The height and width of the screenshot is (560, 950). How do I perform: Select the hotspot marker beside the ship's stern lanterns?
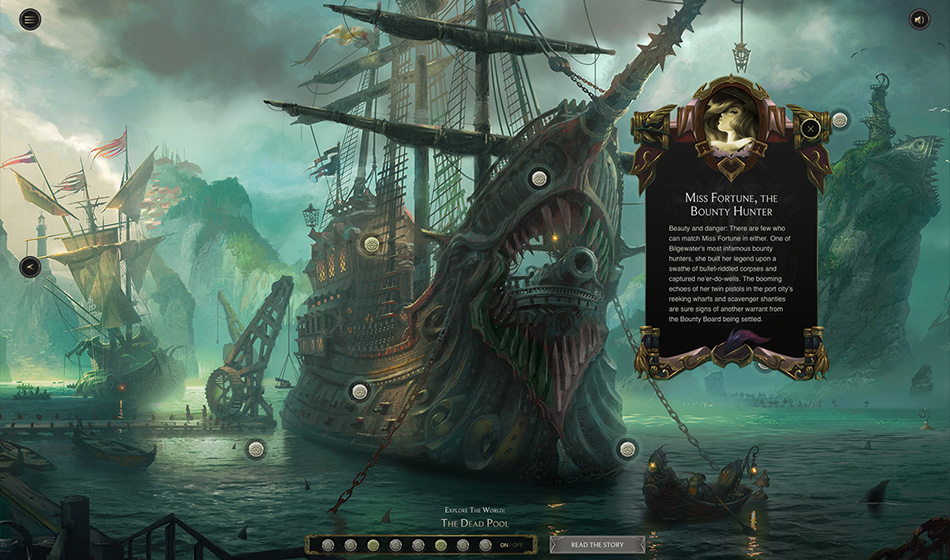(x=372, y=244)
